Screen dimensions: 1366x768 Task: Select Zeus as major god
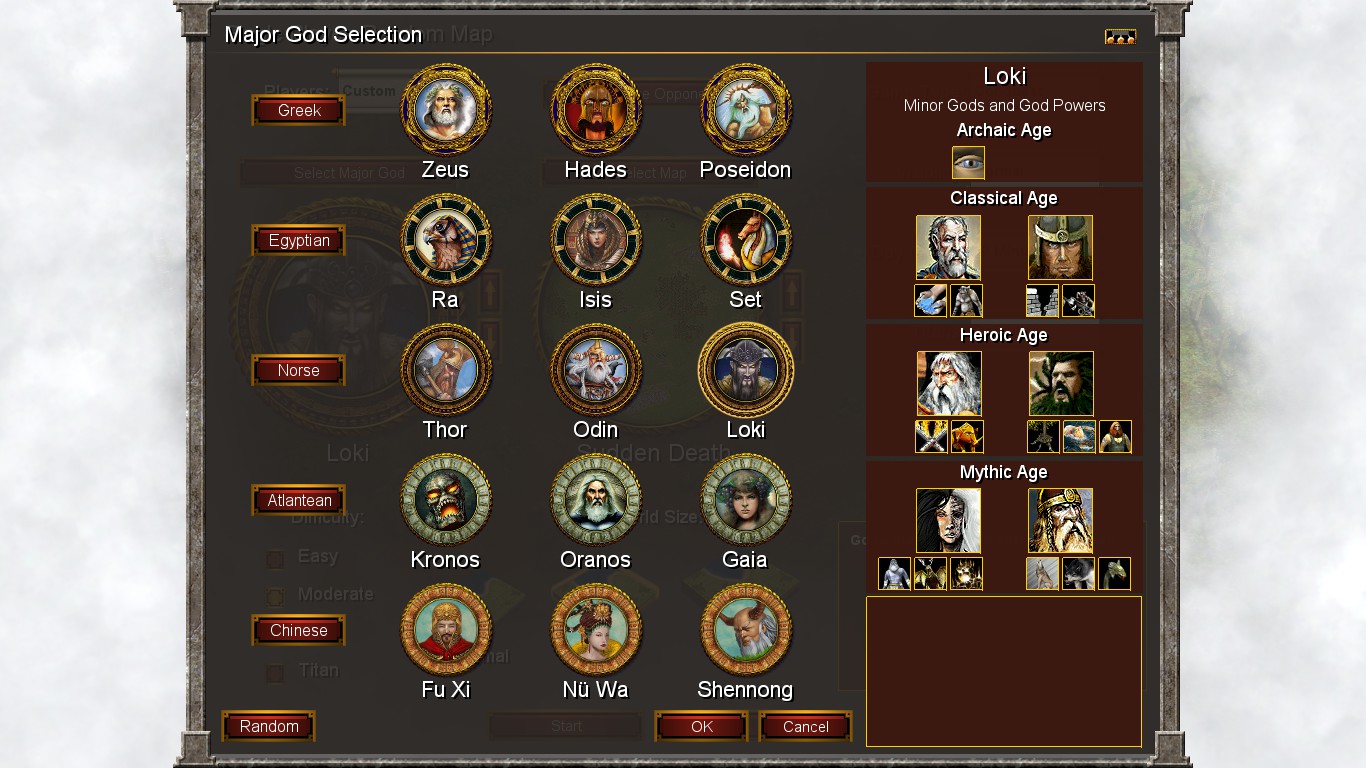click(x=445, y=110)
